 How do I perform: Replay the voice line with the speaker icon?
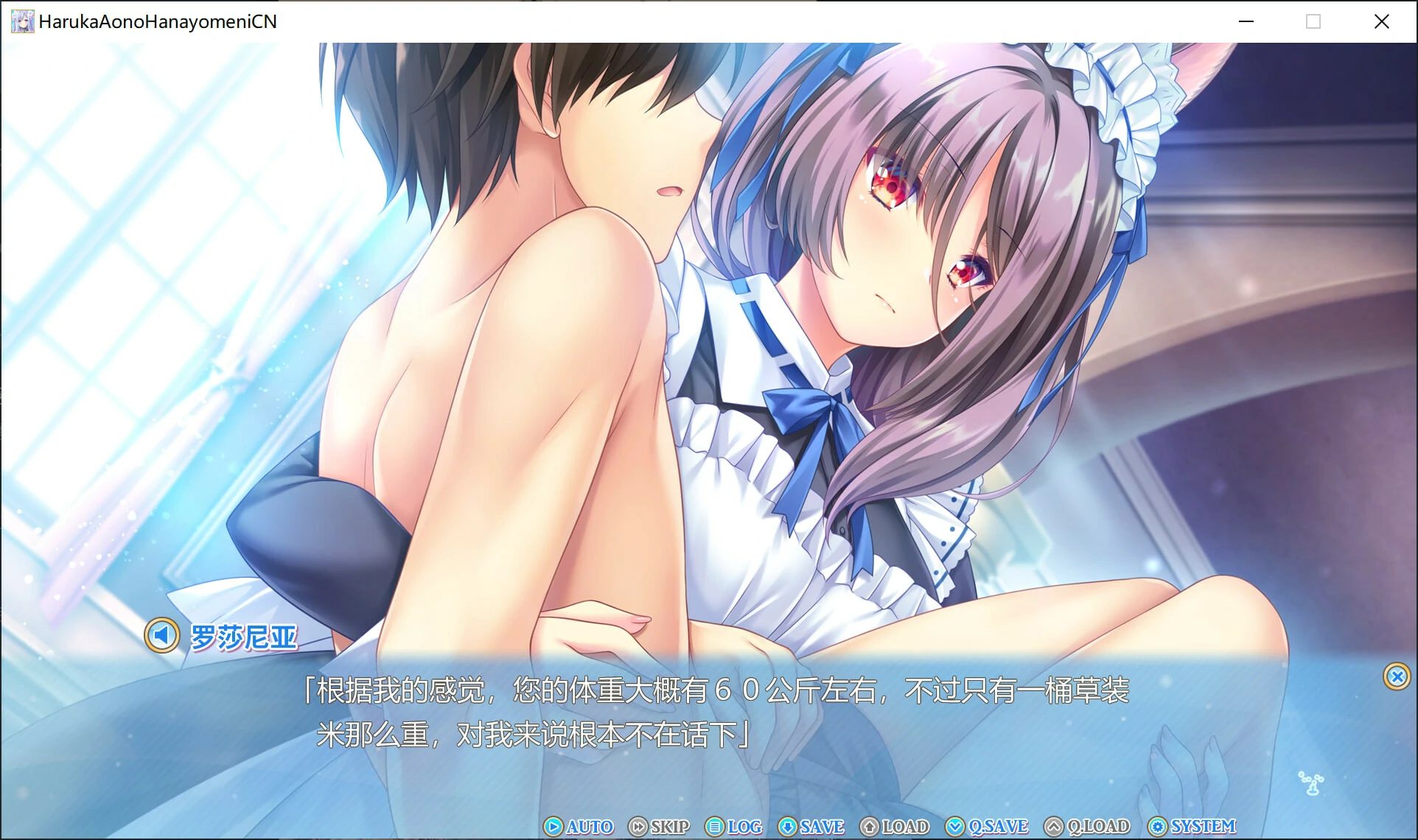[x=162, y=634]
